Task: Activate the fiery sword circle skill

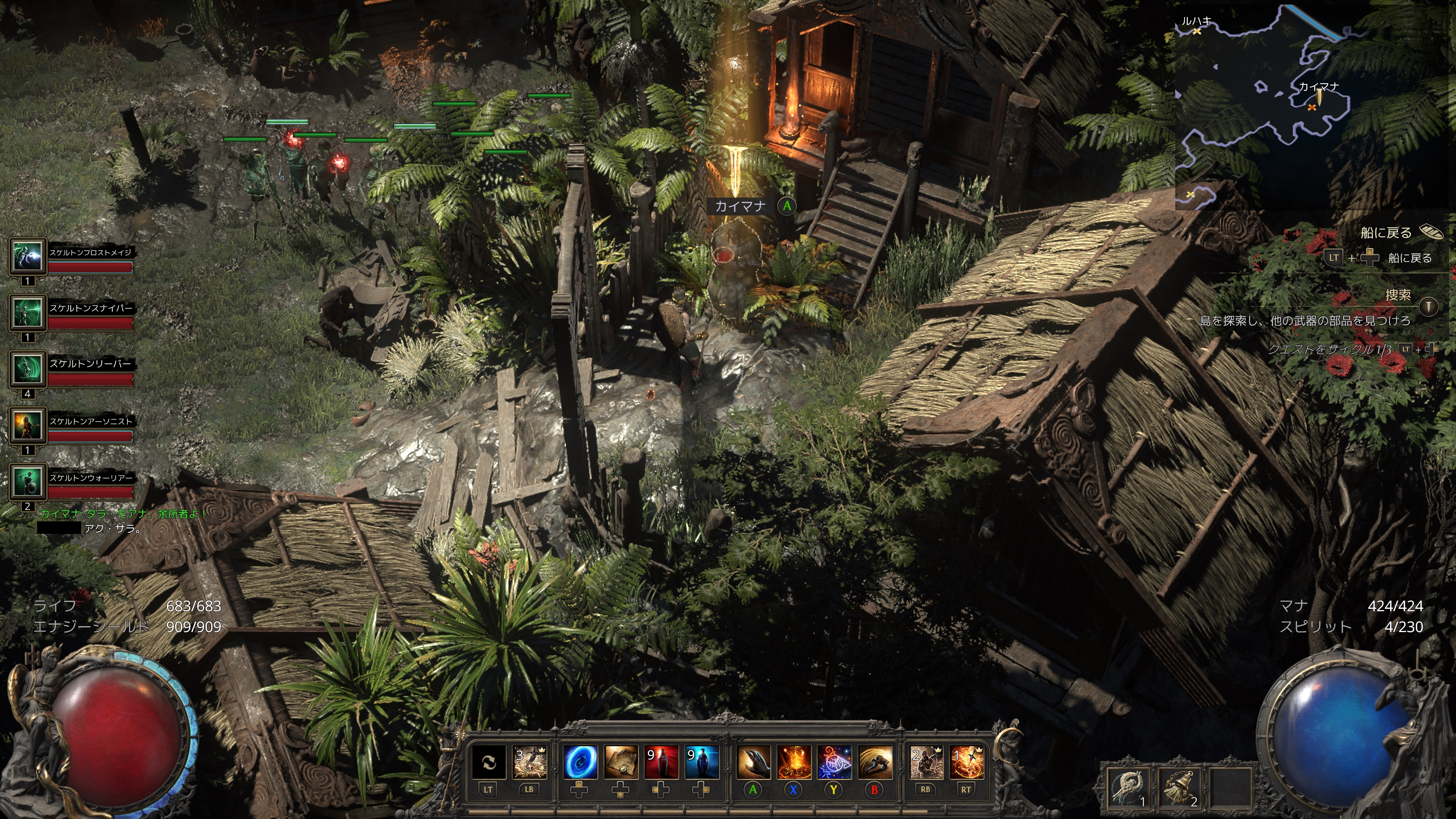Action: pos(966,762)
